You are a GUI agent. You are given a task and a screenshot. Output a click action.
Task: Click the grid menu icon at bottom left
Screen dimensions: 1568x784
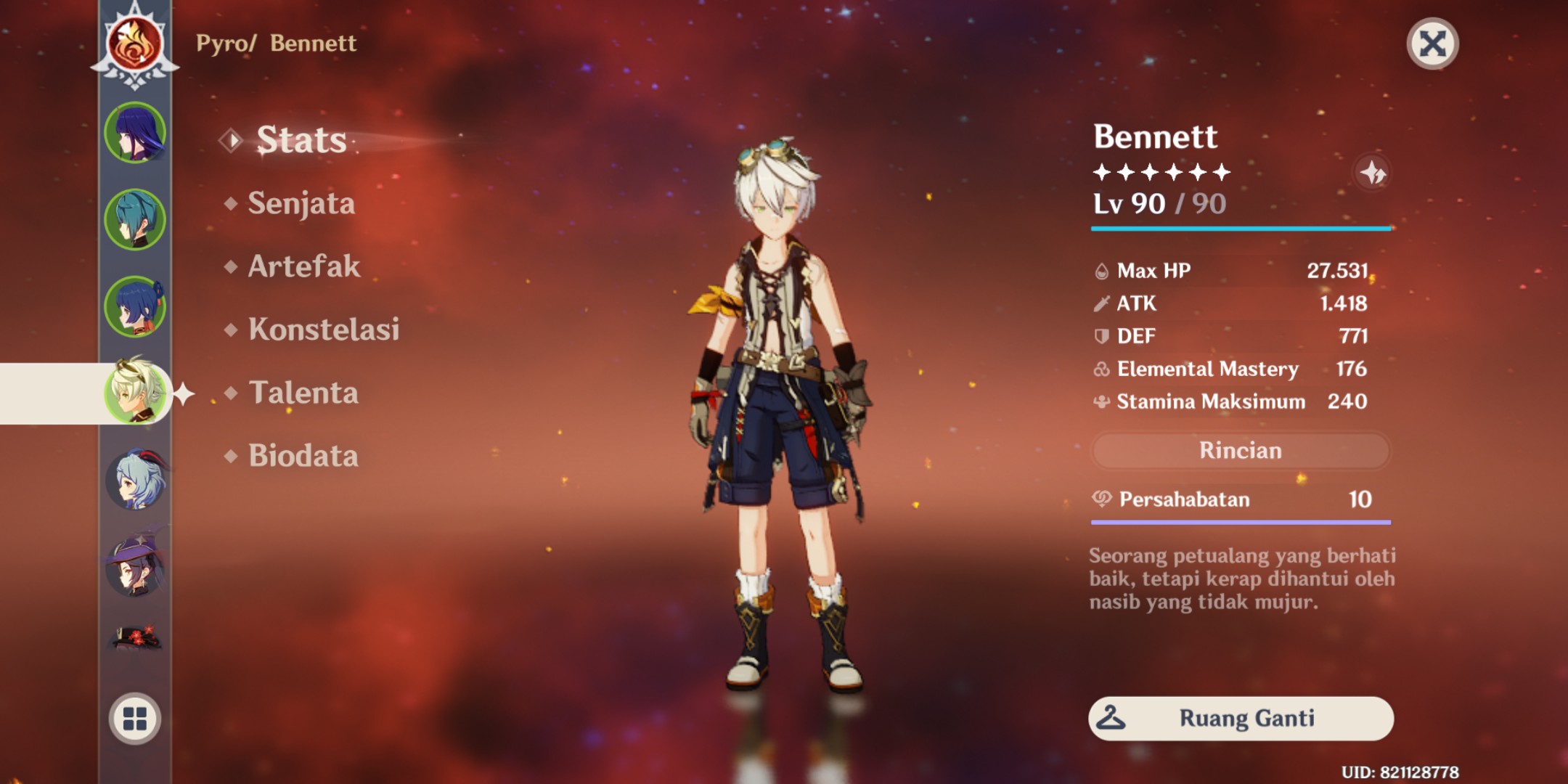coord(134,719)
